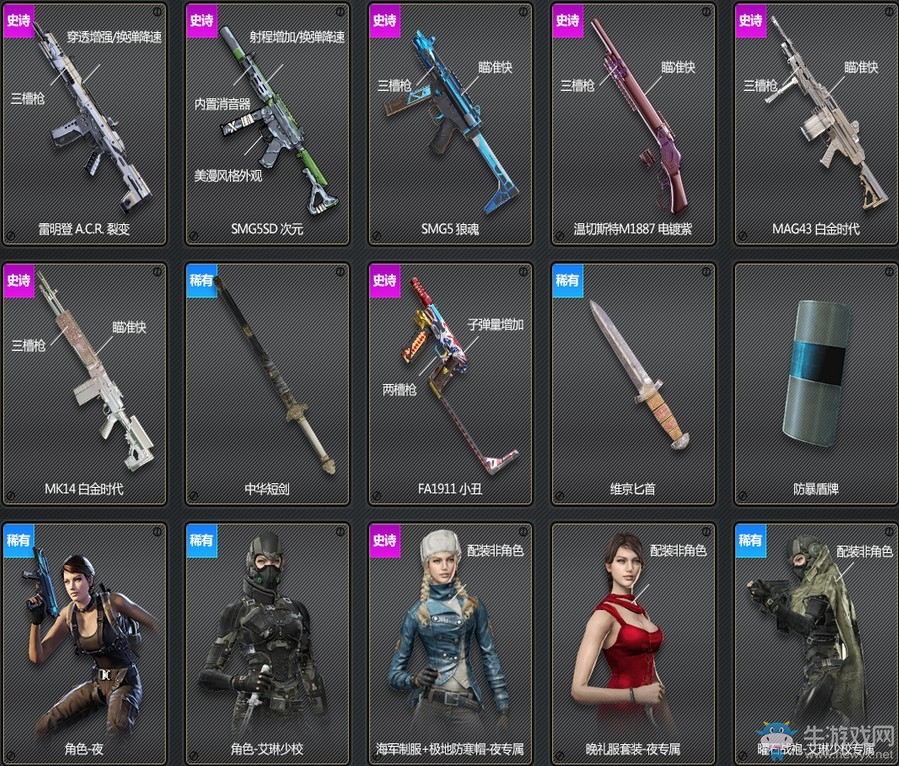
Task: Choose the 防暴盾牌 riot shield card
Action: coord(816,384)
